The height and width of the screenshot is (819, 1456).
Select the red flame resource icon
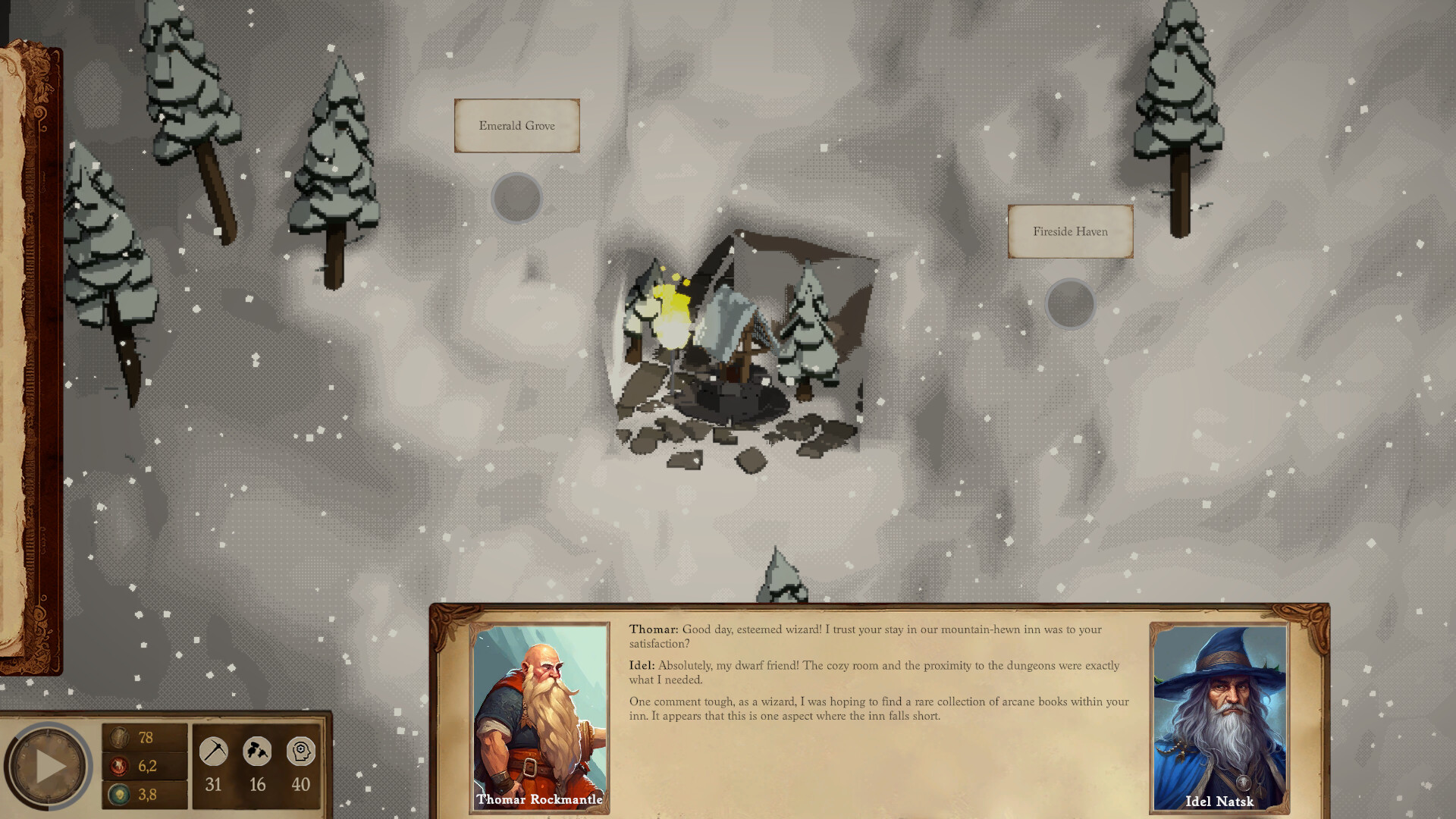(x=121, y=766)
